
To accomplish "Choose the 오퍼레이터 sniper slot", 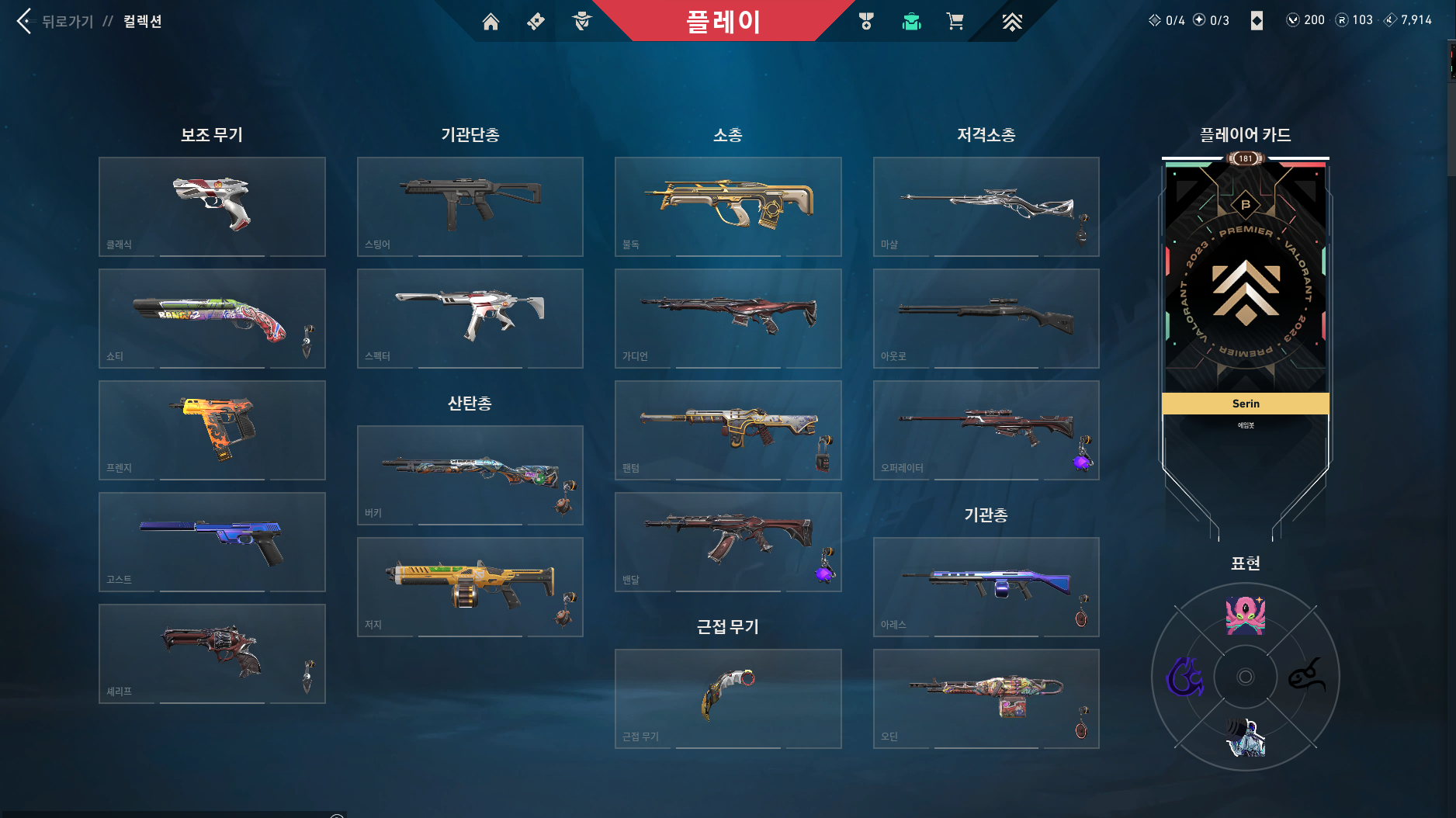I will coord(986,430).
